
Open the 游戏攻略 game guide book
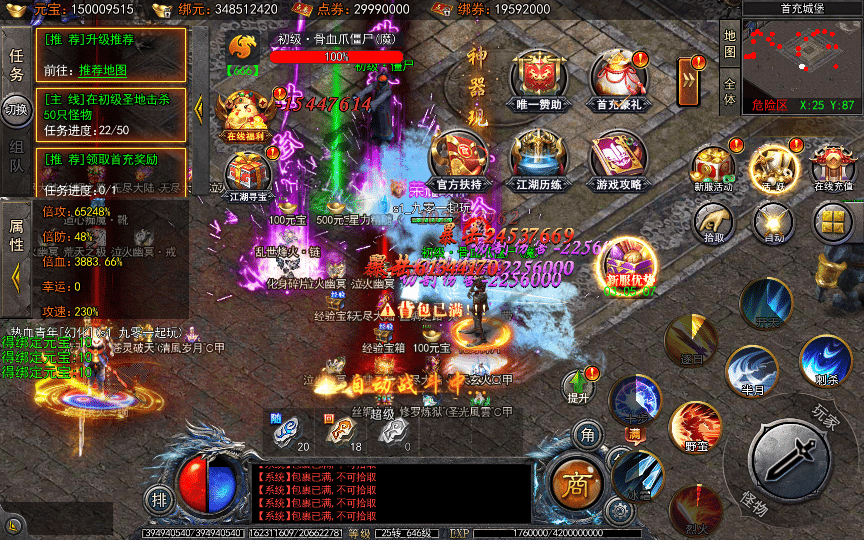[x=619, y=158]
